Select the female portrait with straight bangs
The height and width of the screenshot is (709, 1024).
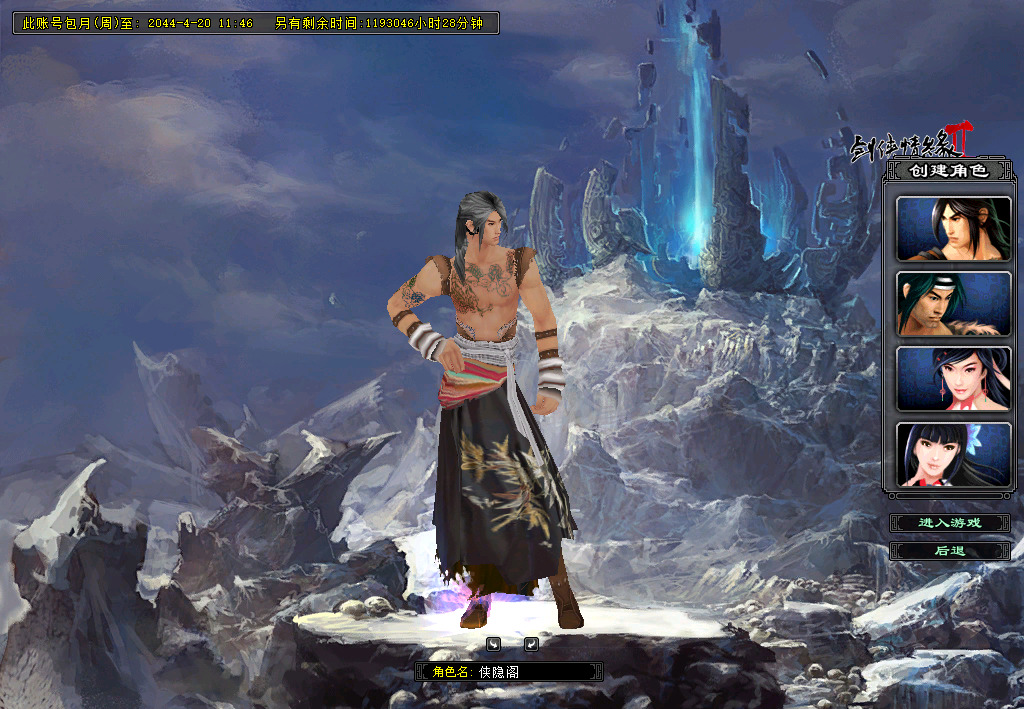click(953, 454)
